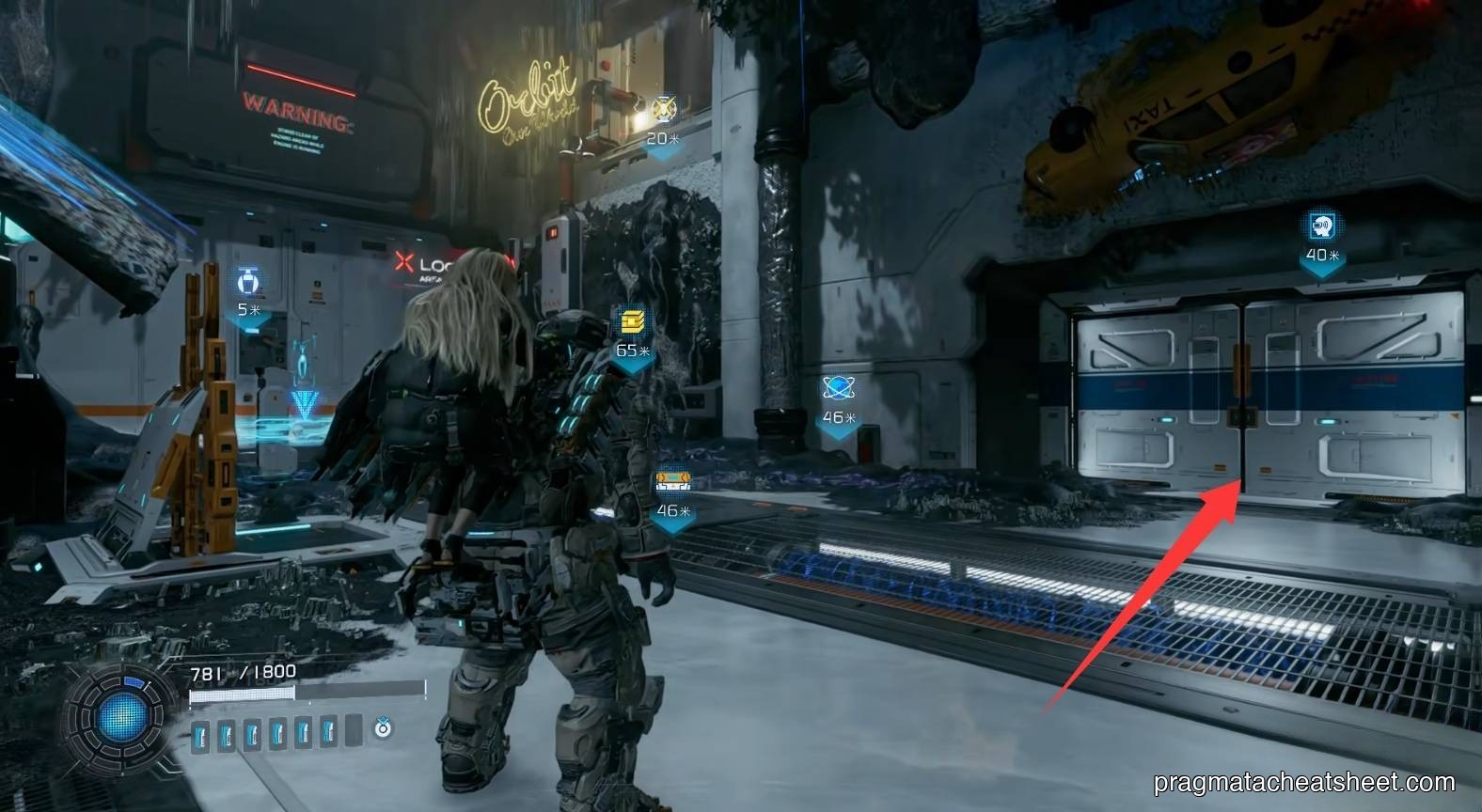Viewport: 1482px width, 812px height.
Task: Select the 5m canister waypoint marker
Action: pyautogui.click(x=249, y=280)
